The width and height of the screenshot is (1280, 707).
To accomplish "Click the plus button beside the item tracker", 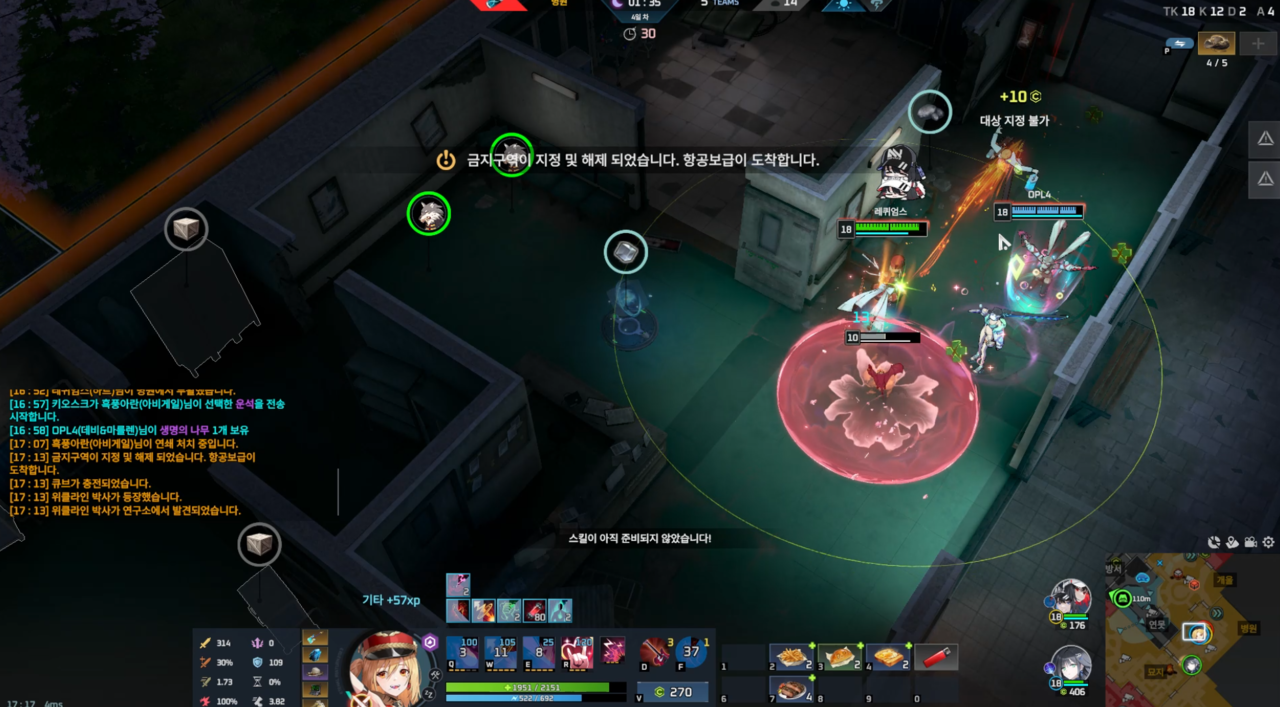I will [1257, 43].
